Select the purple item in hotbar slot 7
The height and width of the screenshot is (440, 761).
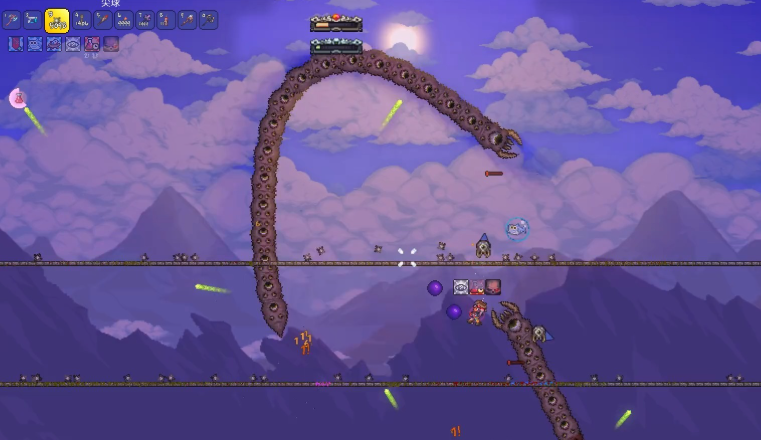tap(145, 19)
